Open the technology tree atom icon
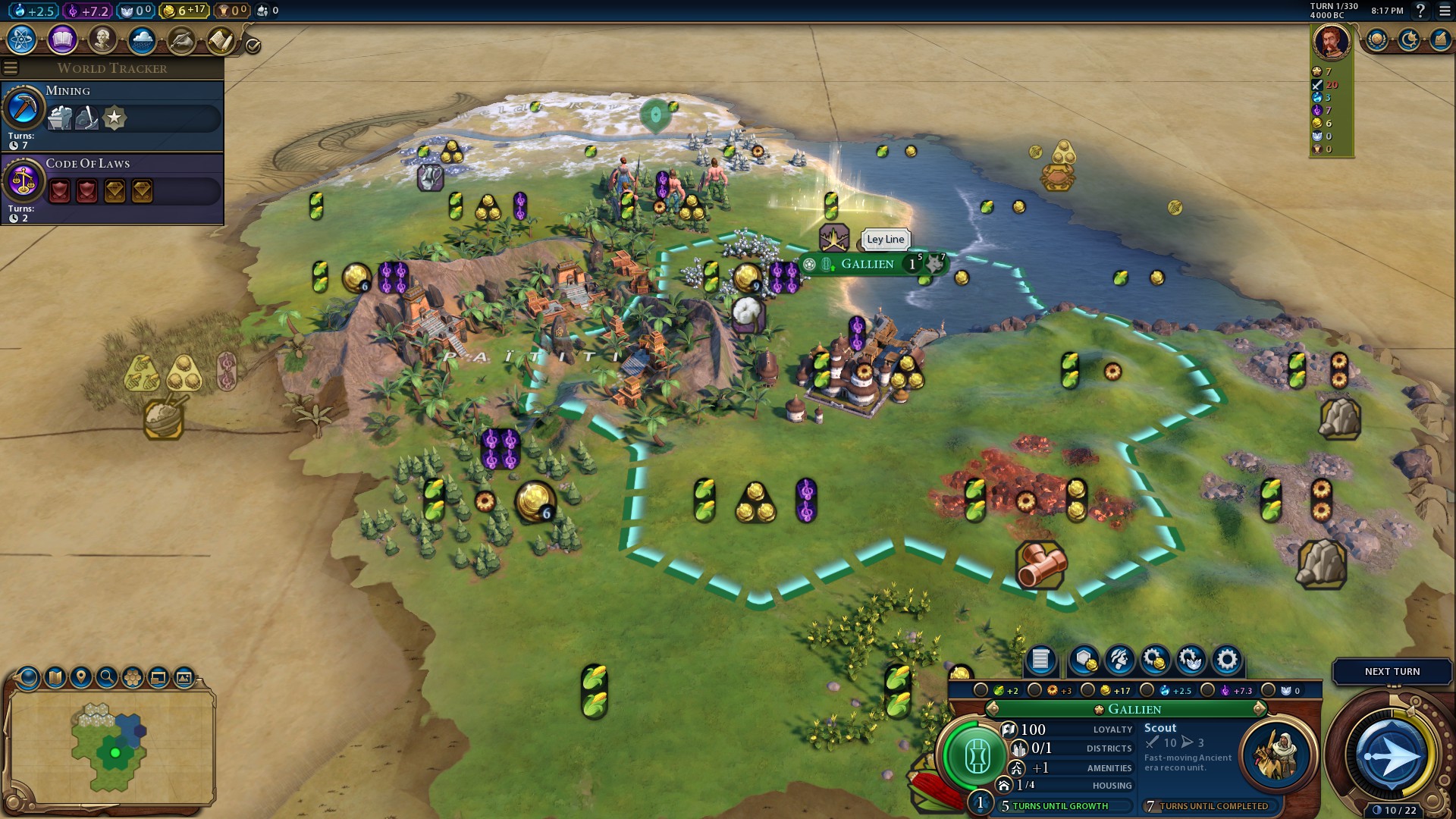 pyautogui.click(x=22, y=39)
